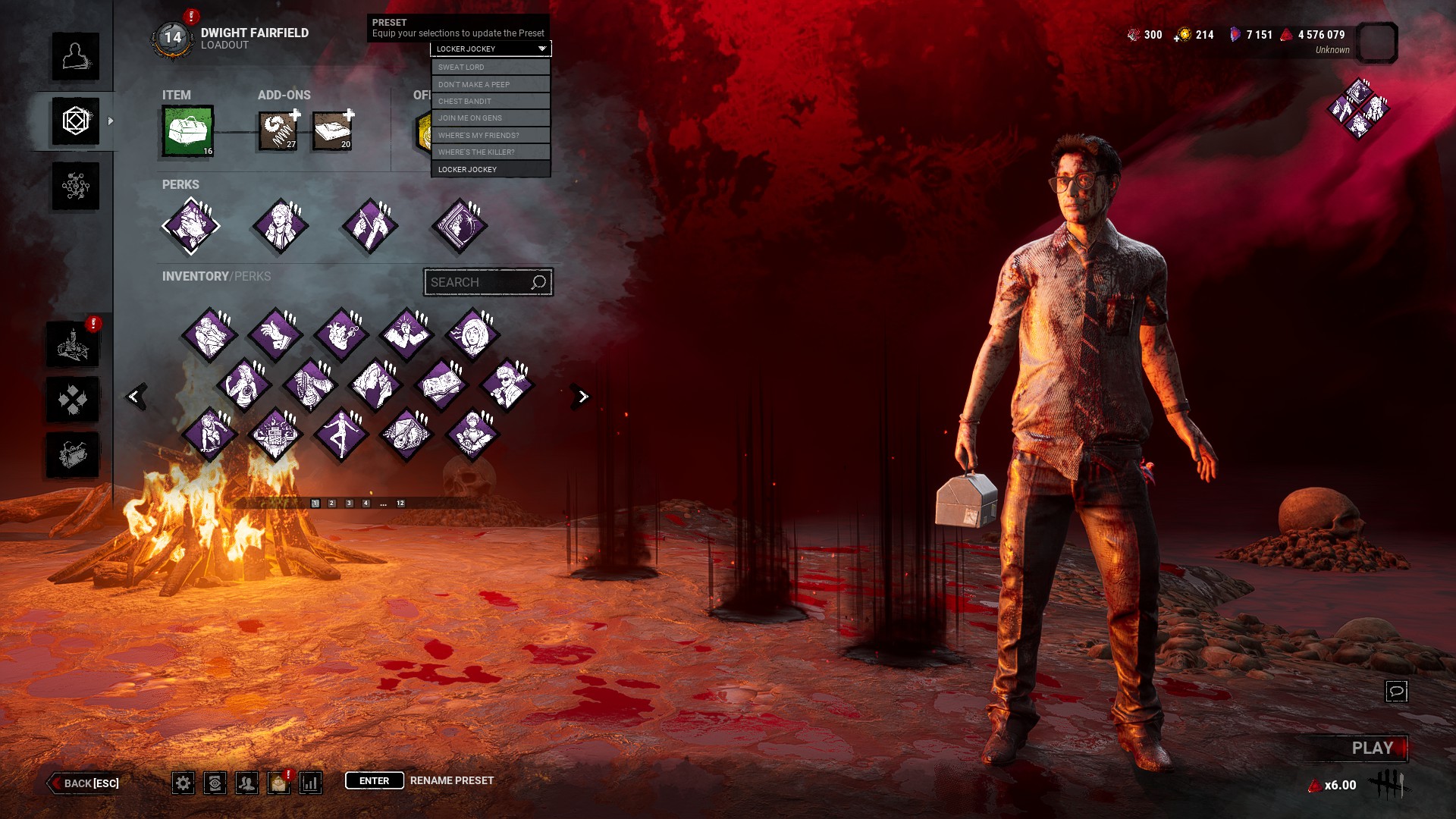Open the chat bubble icon
The image size is (1456, 819).
point(1396,691)
